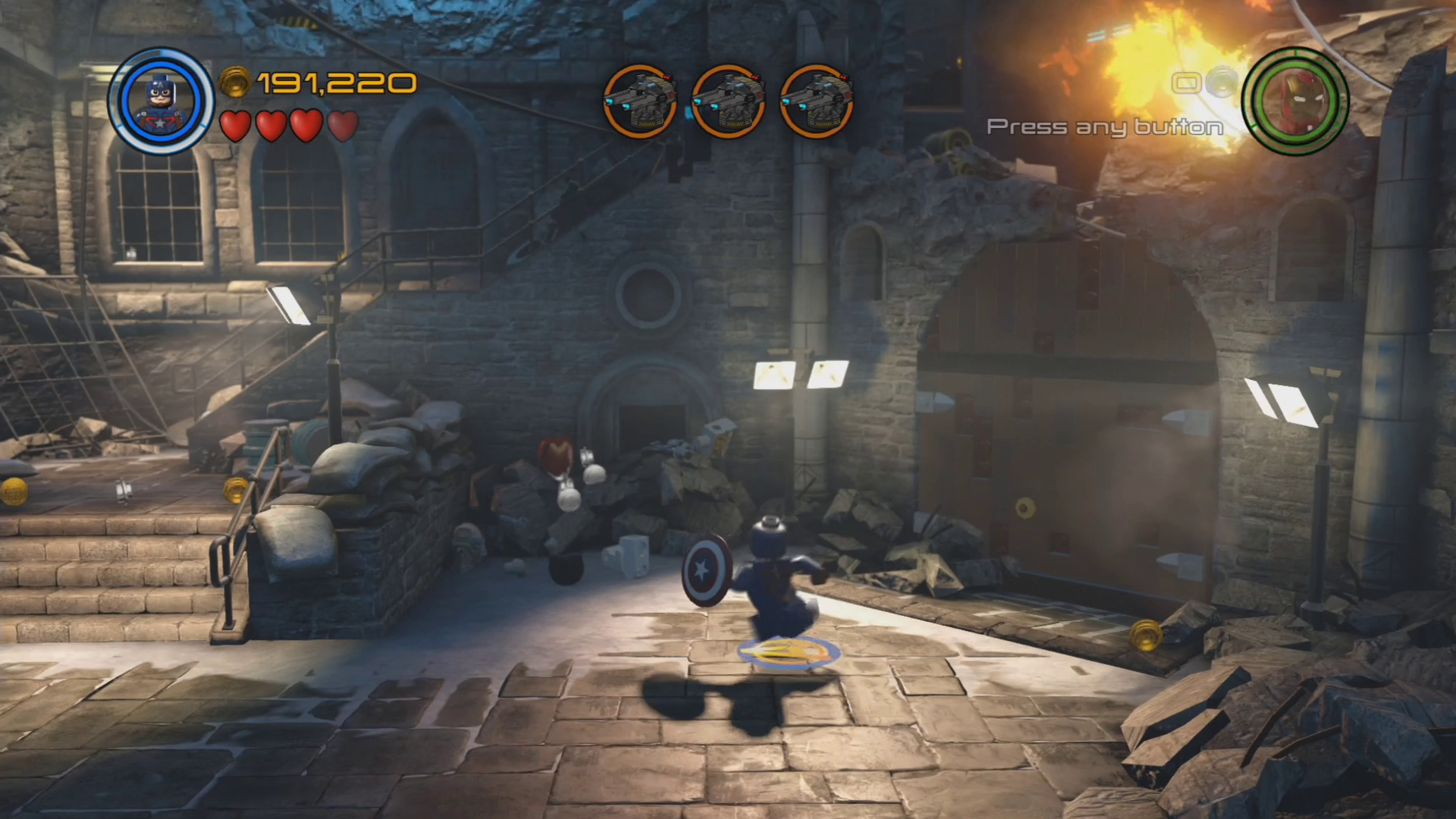Click the Captain America character portrait
Viewport: 1456px width, 819px height.
point(161,101)
